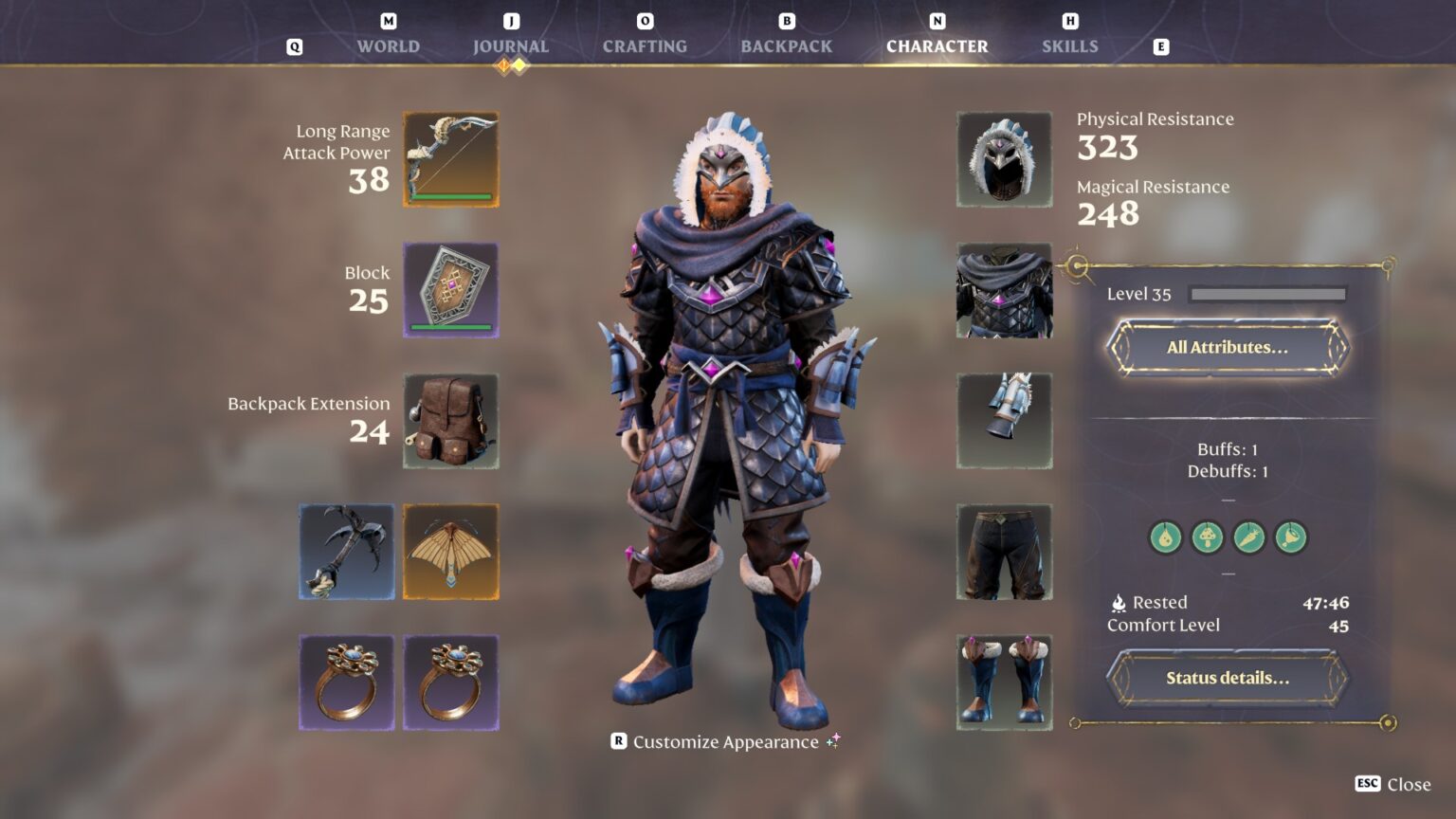
Task: Open the Backpack Extension slot
Action: pyautogui.click(x=450, y=423)
